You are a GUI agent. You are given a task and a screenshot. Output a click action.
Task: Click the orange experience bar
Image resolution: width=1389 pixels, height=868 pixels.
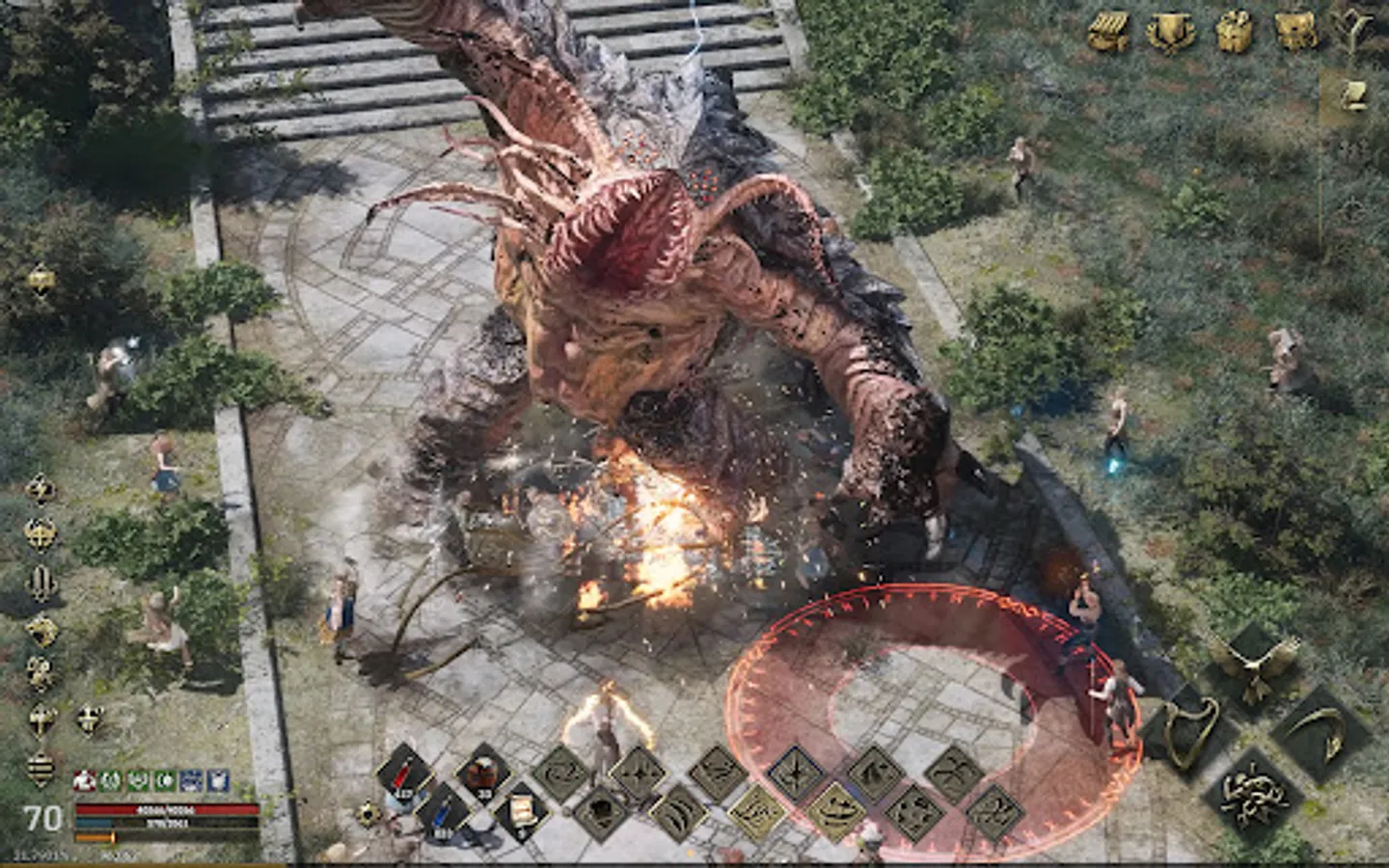coord(94,838)
